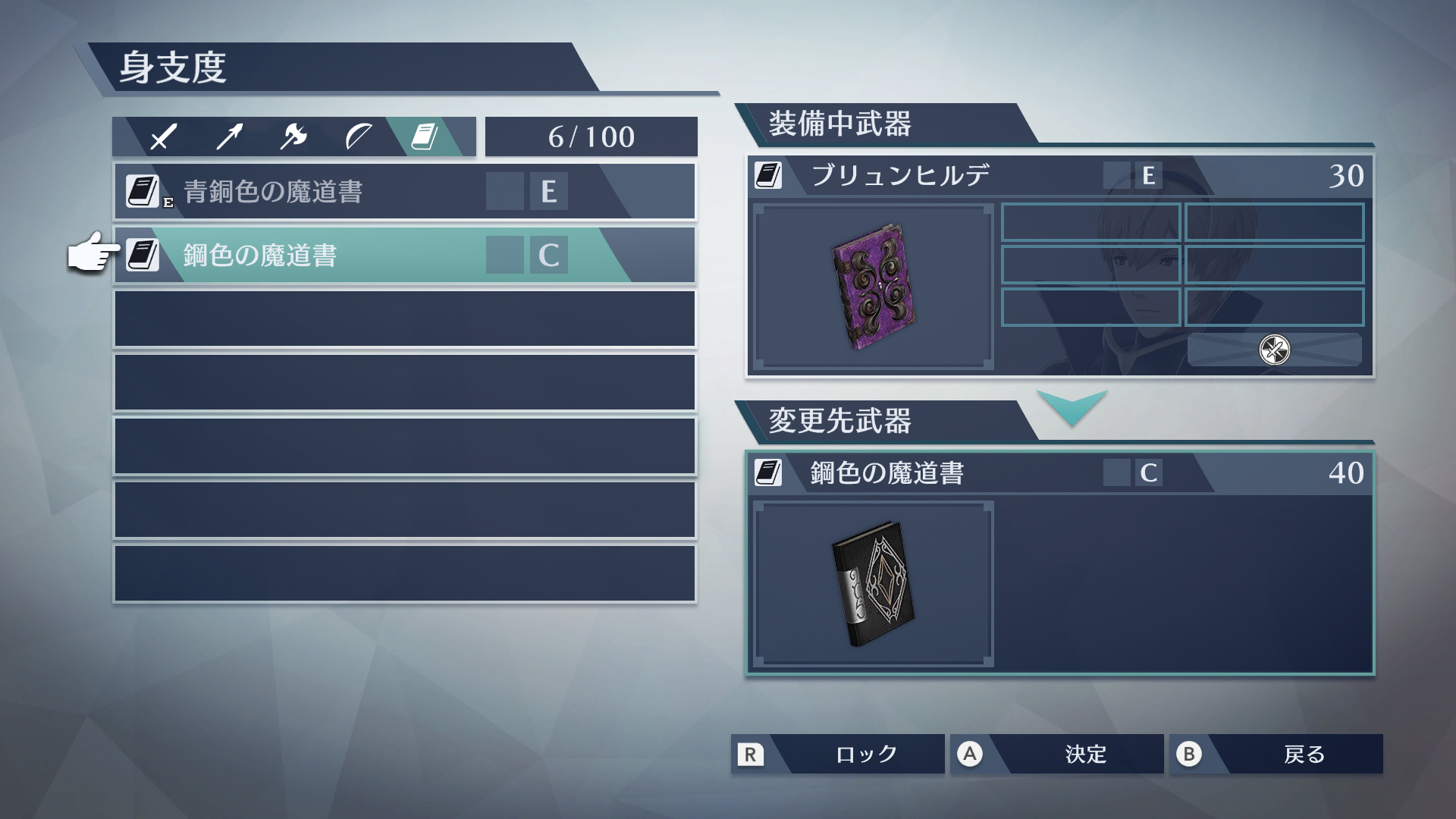Click the bottom-right empty skill slot box
Viewport: 1456px width, 819px height.
pos(1274,308)
